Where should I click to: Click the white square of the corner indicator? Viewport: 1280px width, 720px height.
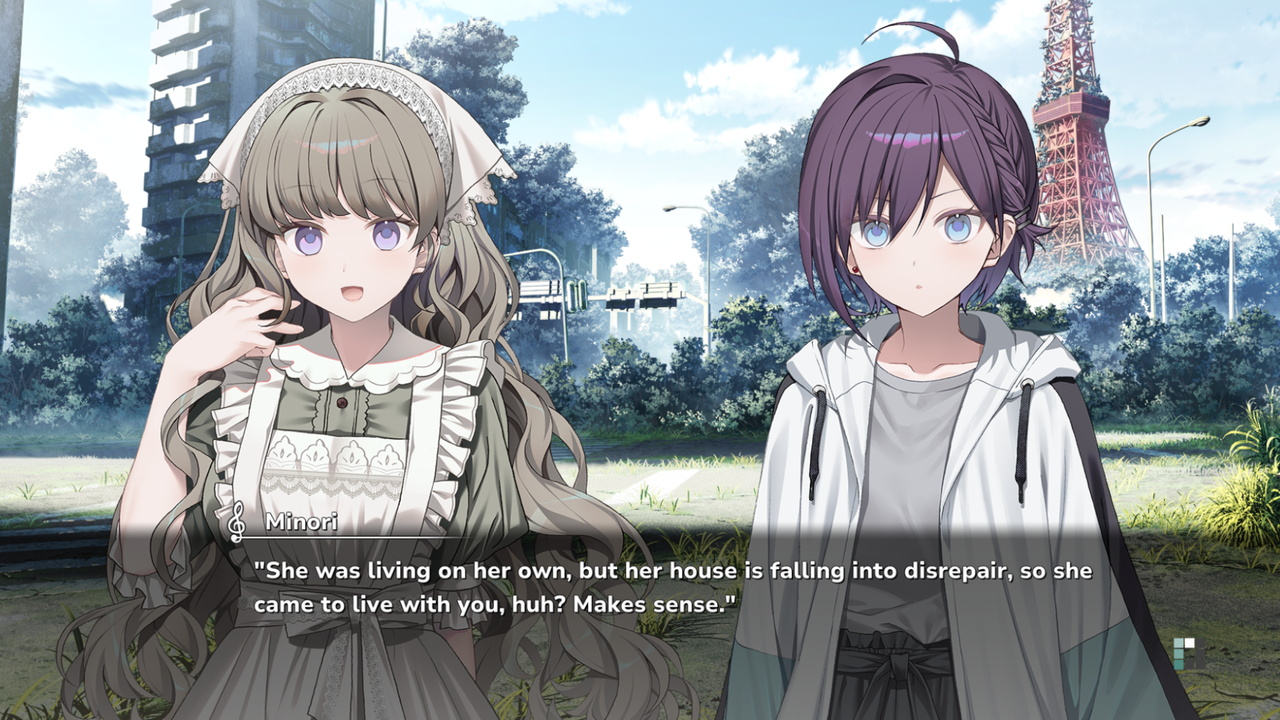point(1189,642)
